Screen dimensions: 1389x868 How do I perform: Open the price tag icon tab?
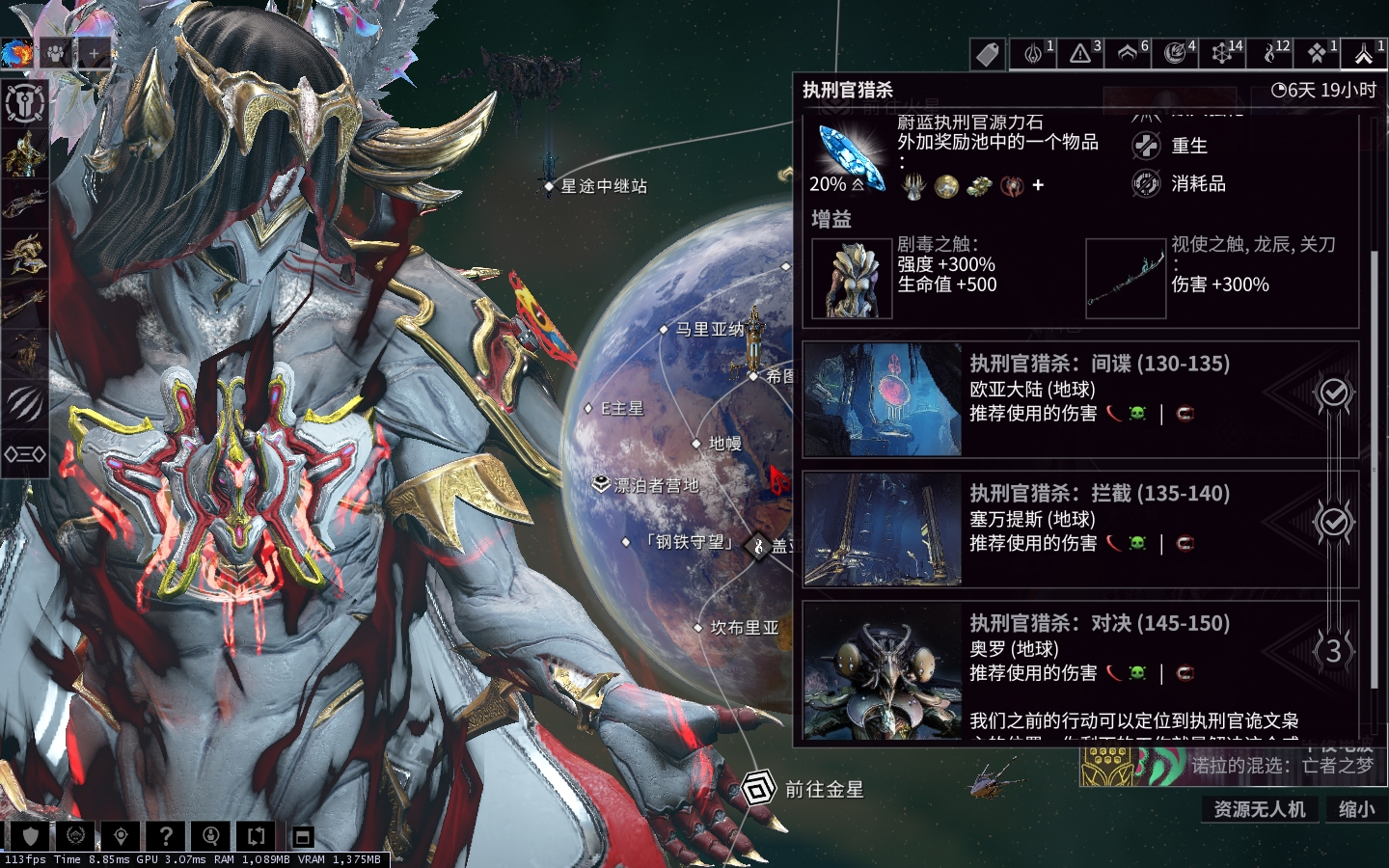coord(987,54)
